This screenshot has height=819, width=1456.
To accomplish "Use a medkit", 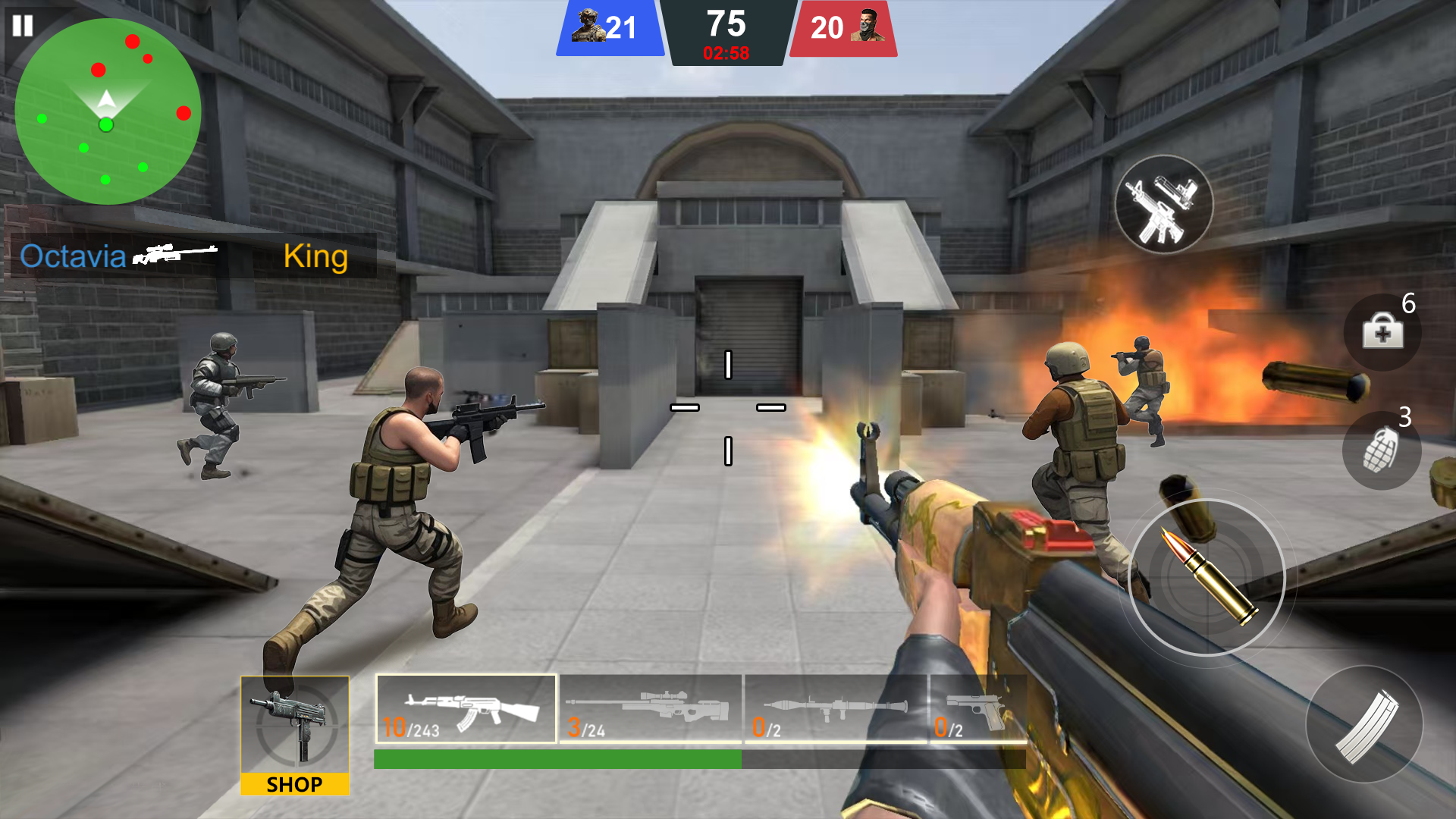I will point(1382,332).
